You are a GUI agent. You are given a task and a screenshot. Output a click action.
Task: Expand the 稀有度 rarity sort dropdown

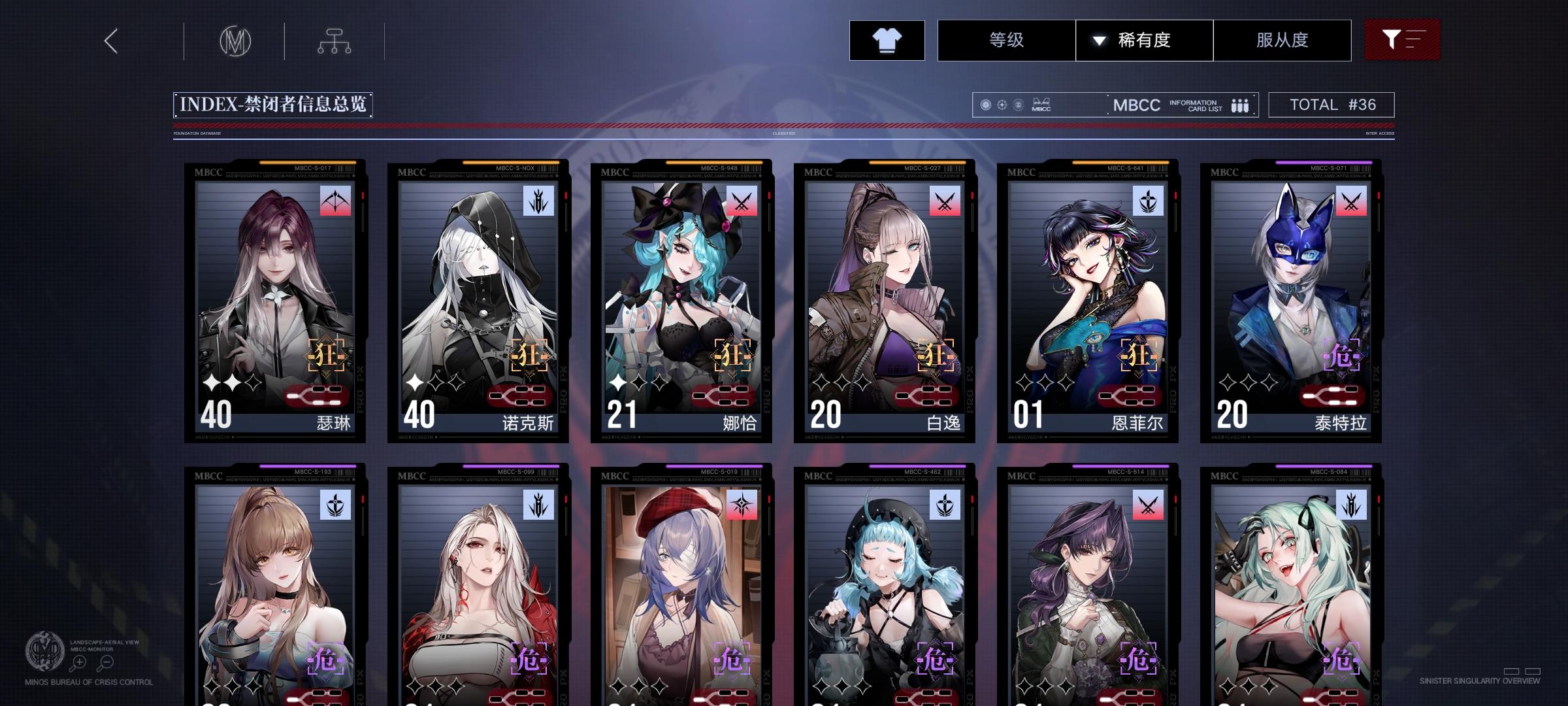pos(1143,40)
